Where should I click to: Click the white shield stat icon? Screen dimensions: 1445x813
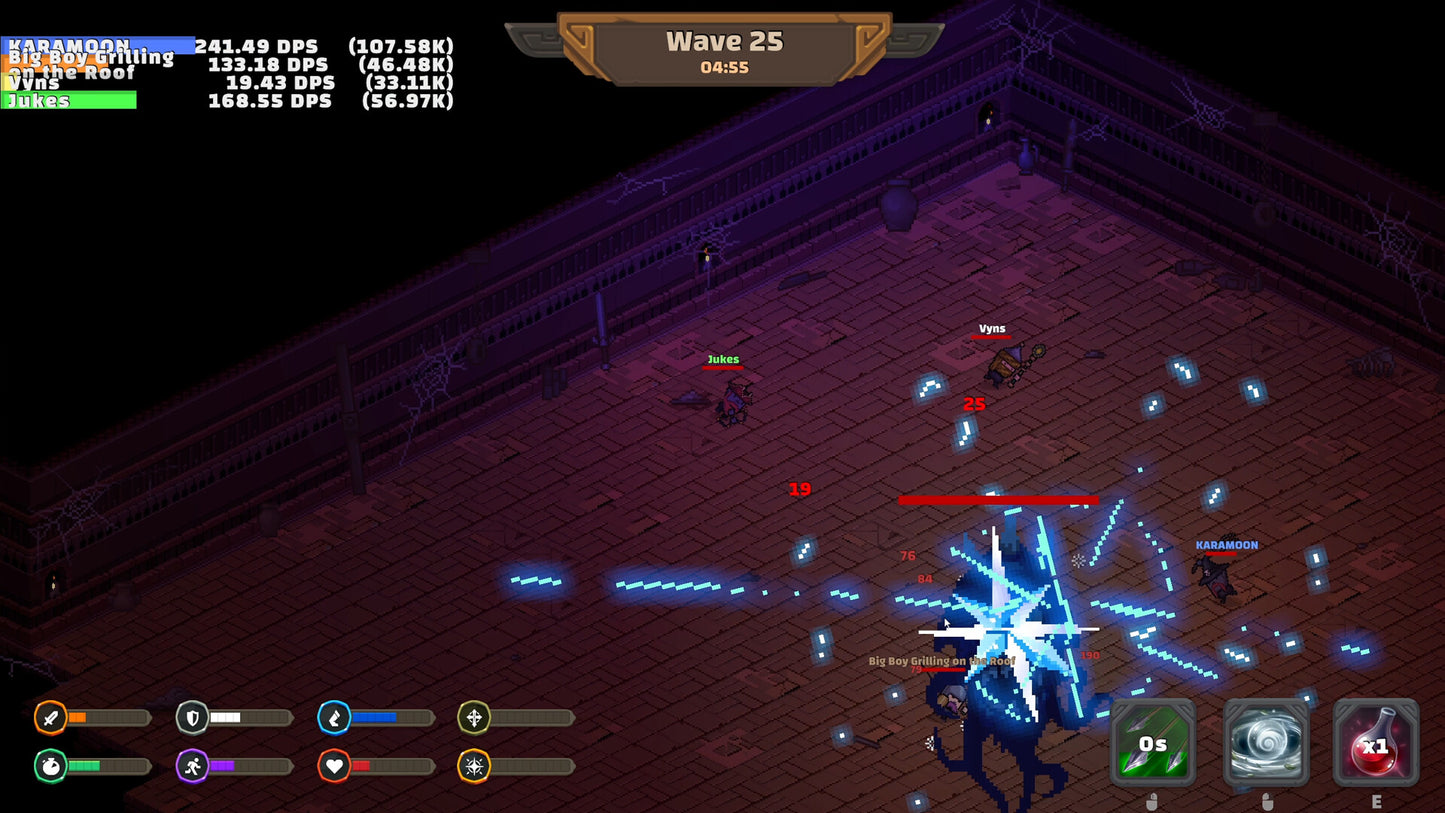192,717
